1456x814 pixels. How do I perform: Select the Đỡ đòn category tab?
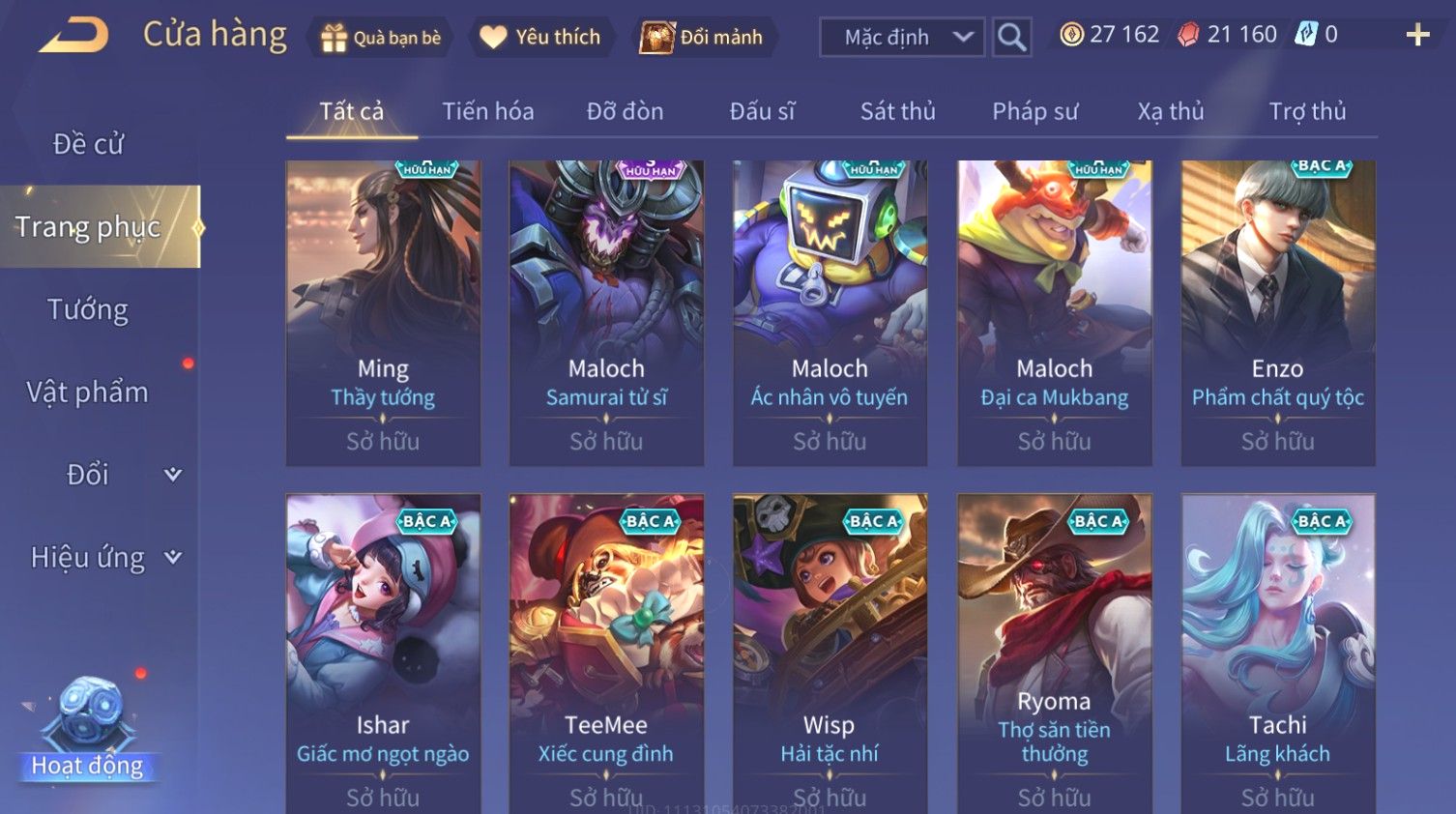click(625, 112)
